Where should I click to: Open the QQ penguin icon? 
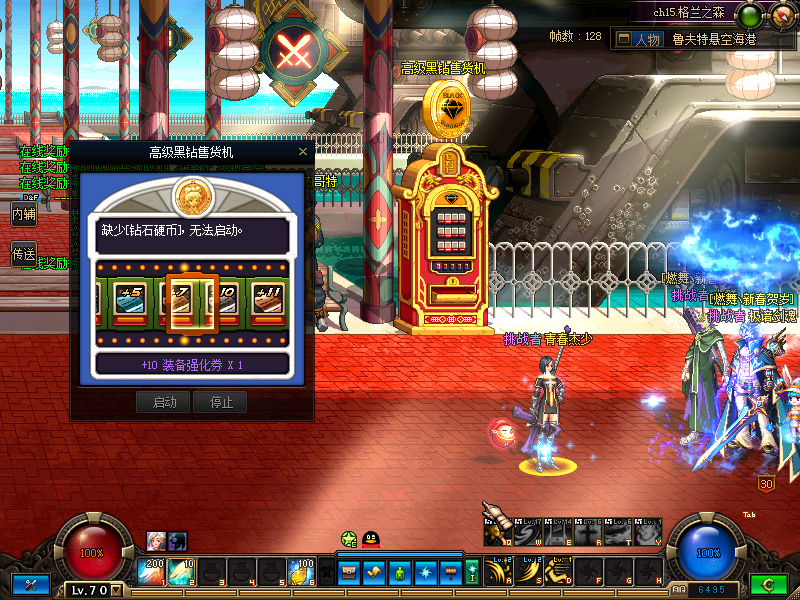(x=370, y=539)
